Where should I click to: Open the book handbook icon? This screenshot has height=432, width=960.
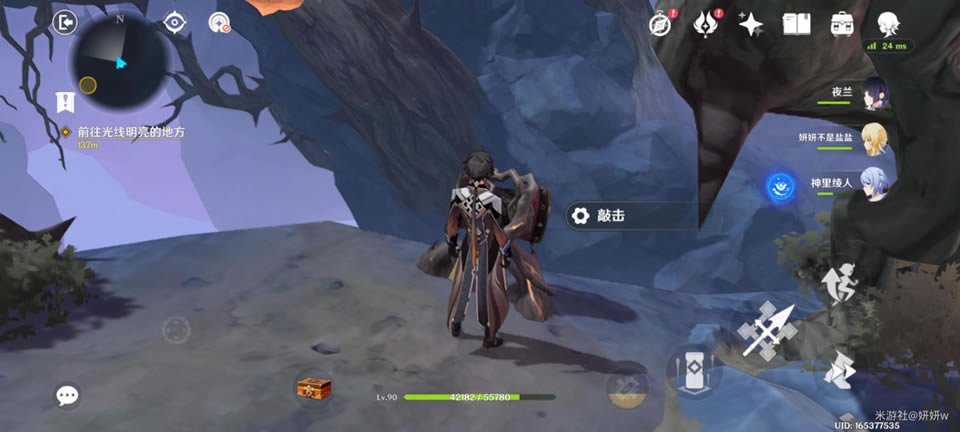(796, 24)
